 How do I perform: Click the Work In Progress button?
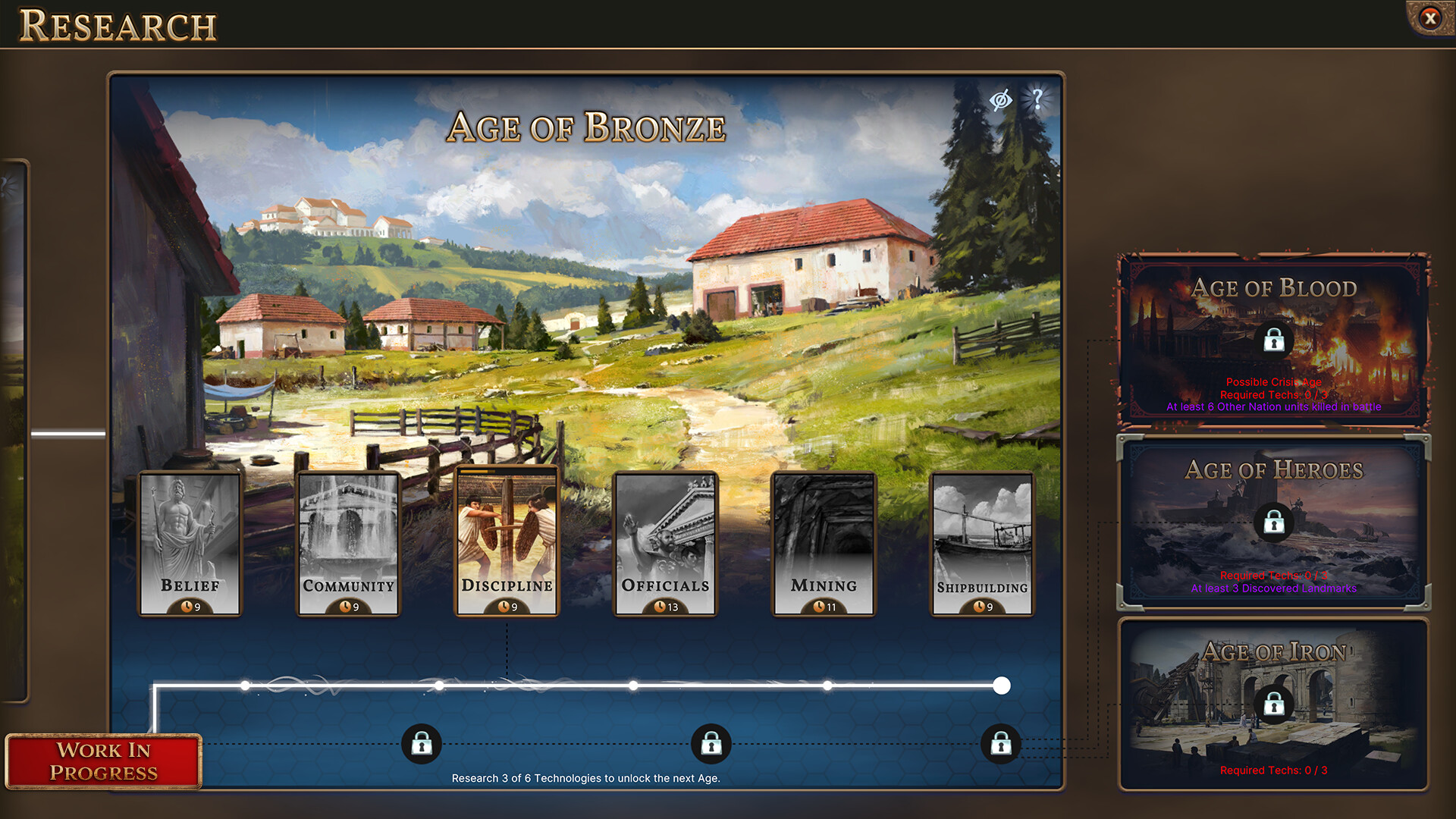103,762
